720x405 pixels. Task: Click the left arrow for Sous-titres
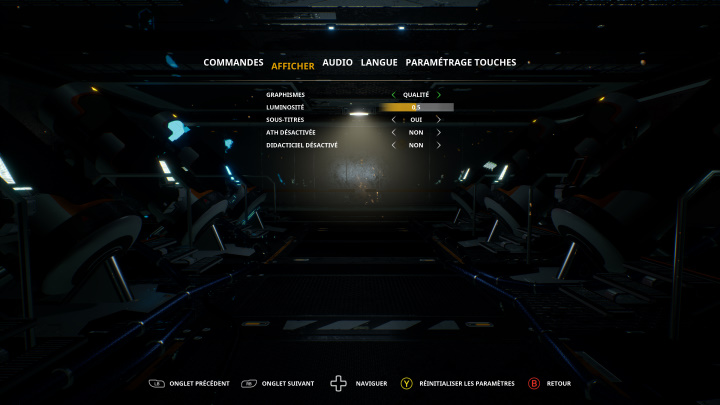[393, 120]
